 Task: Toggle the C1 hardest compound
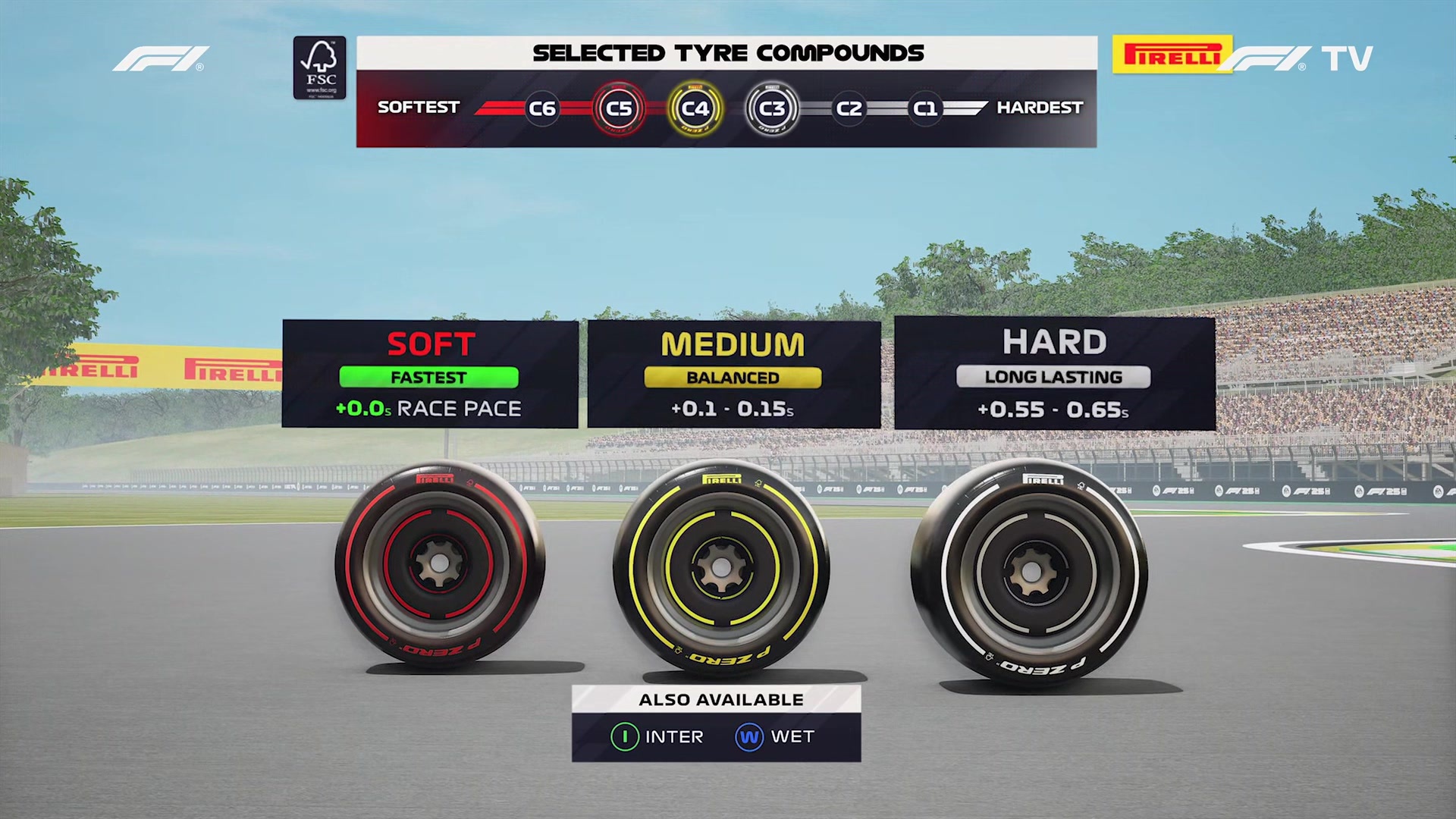point(924,108)
